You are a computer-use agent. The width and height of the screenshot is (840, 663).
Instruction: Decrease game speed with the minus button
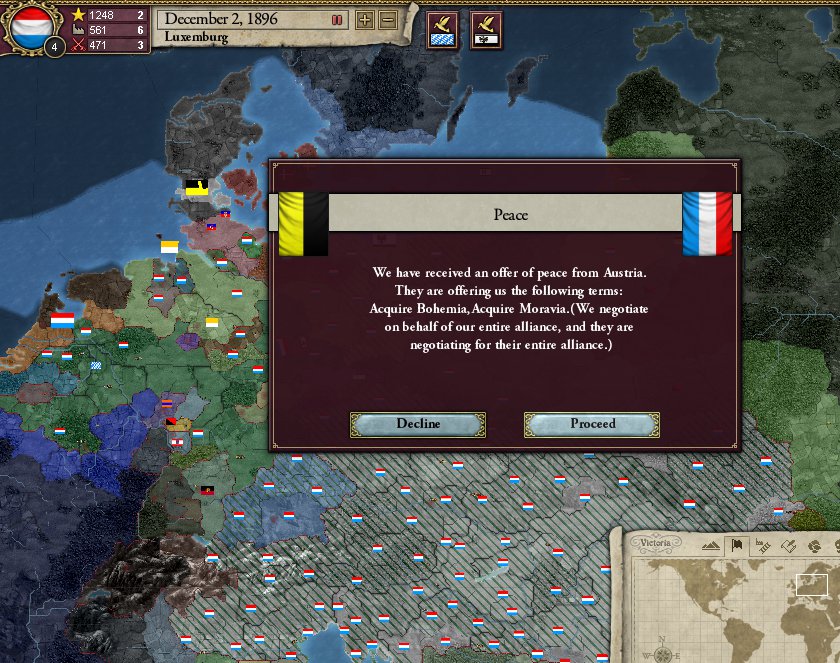388,20
